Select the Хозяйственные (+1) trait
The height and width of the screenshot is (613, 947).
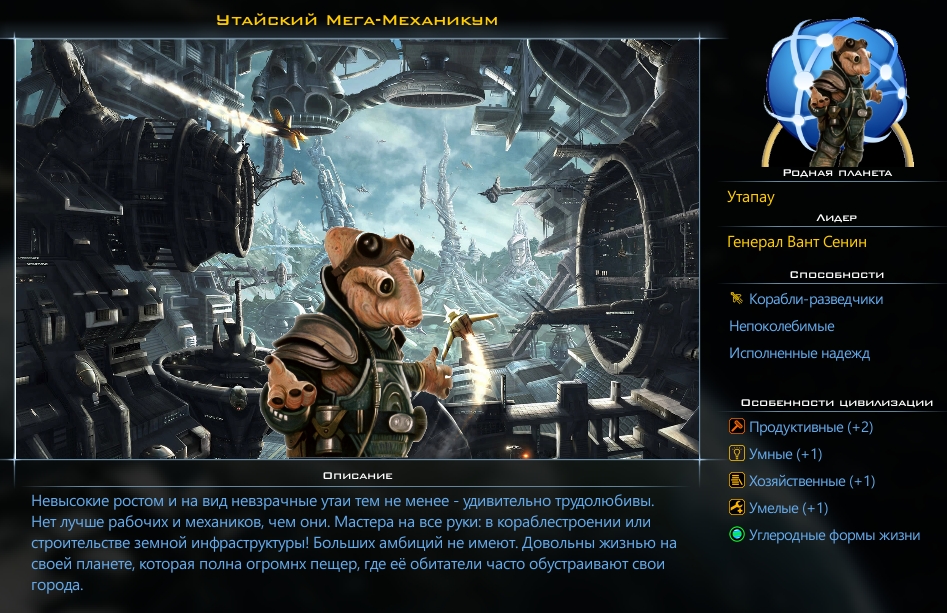(x=811, y=481)
